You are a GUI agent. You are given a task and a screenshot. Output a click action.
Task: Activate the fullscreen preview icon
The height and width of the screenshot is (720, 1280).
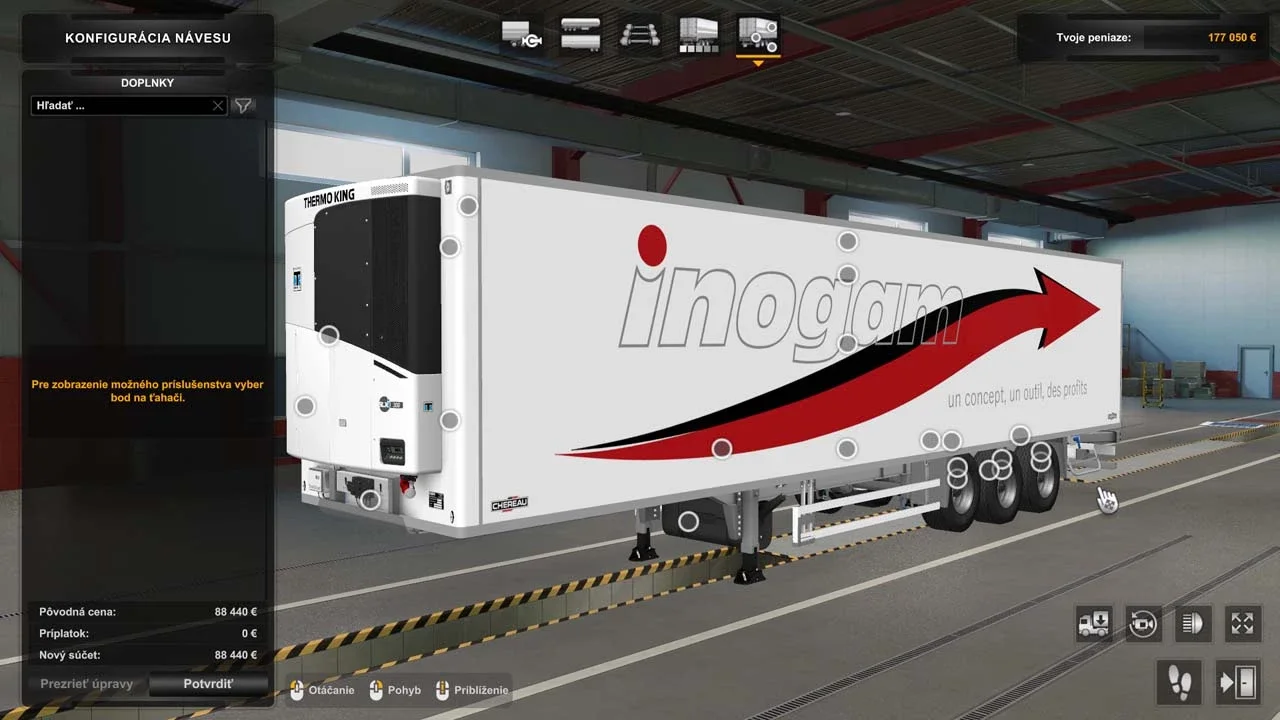pos(1240,623)
